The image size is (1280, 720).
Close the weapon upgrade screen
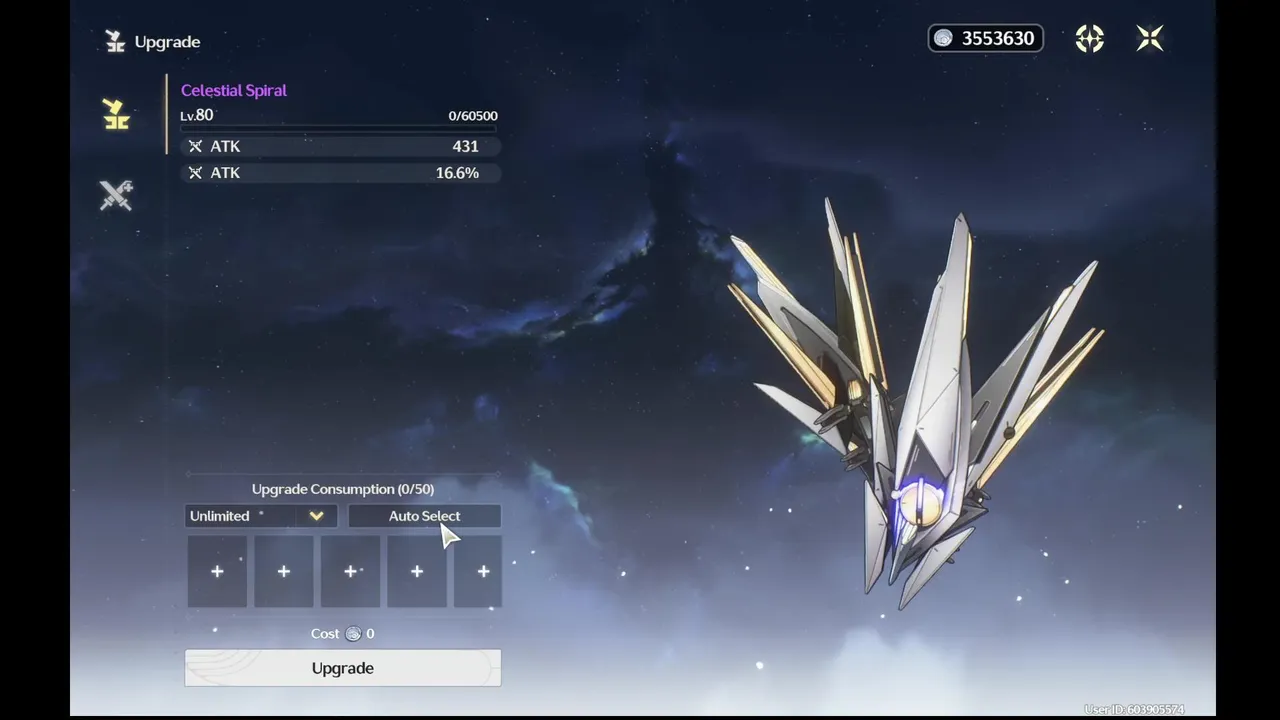pyautogui.click(x=1150, y=38)
